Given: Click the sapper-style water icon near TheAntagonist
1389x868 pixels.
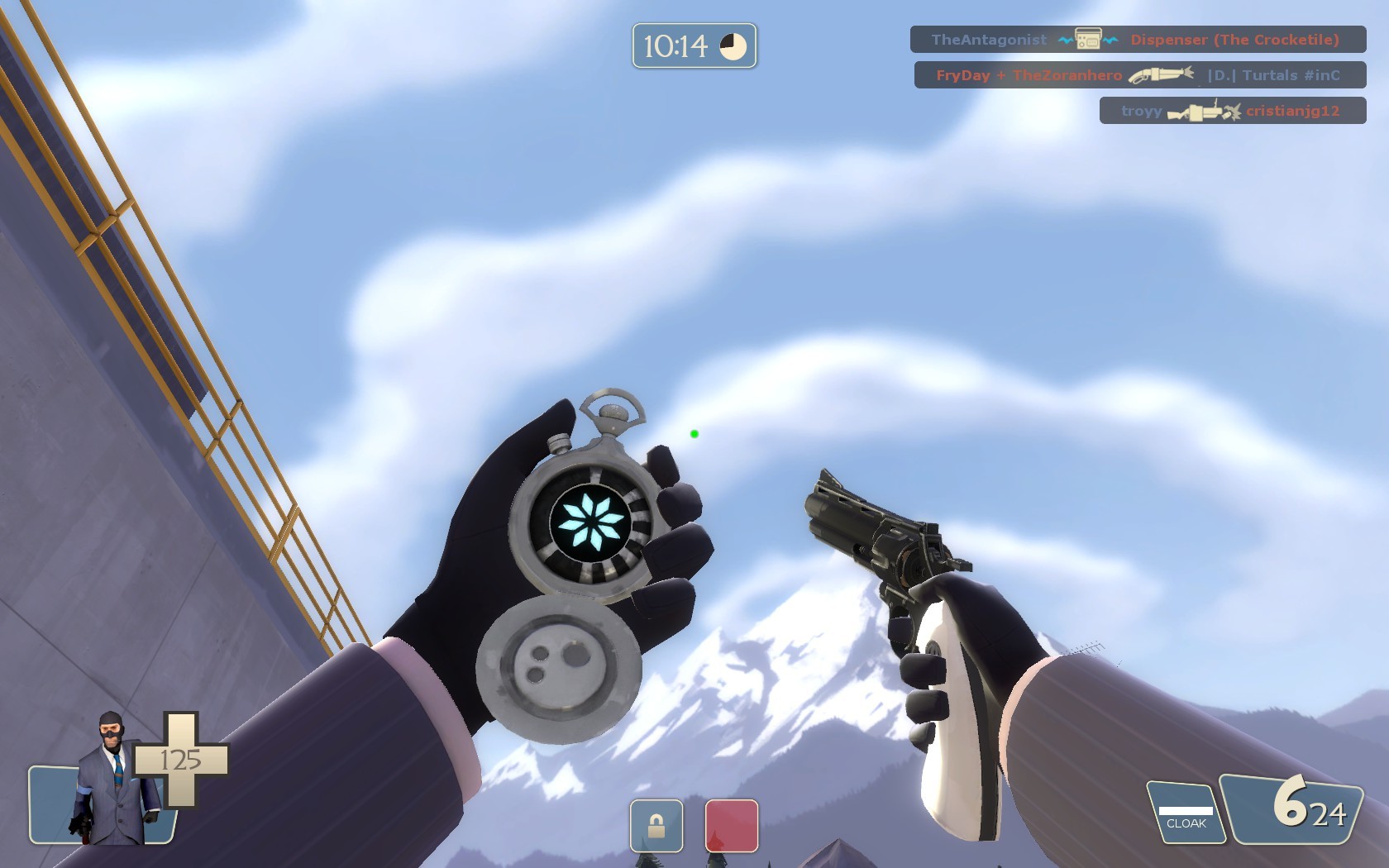Looking at the screenshot, I should (x=1066, y=39).
